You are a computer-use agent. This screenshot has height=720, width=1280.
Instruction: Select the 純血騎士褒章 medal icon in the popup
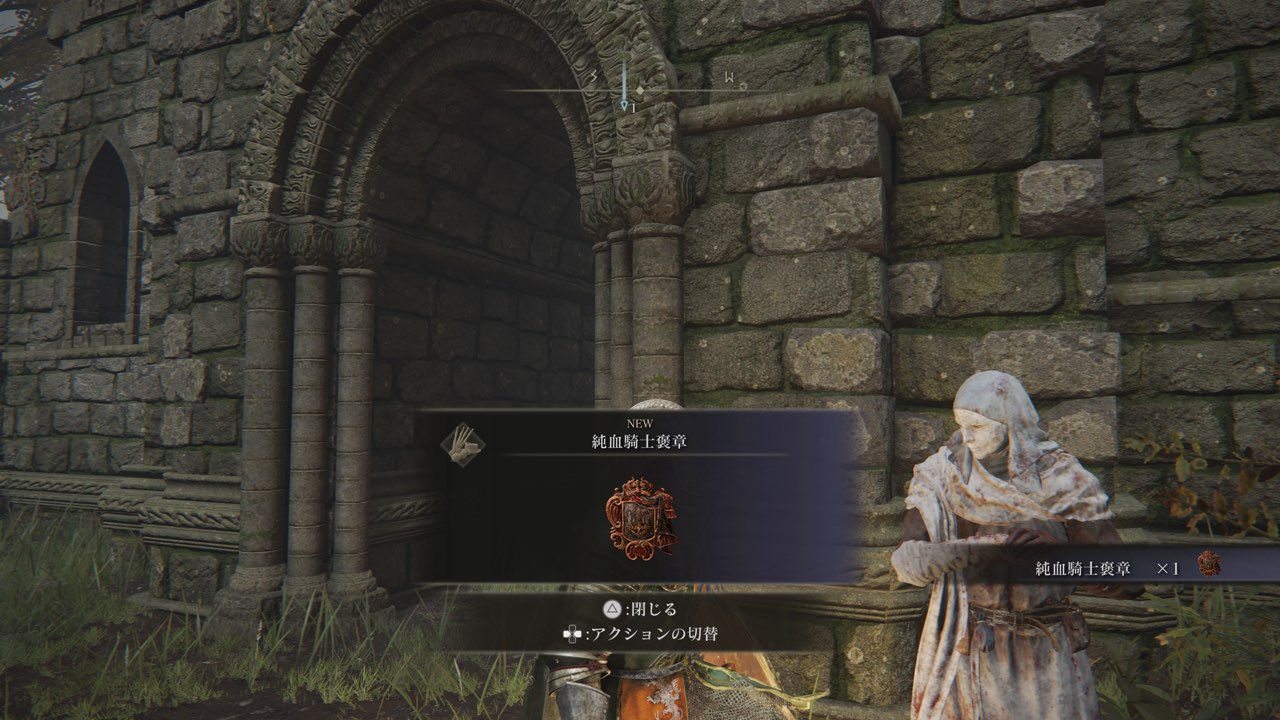click(x=641, y=518)
